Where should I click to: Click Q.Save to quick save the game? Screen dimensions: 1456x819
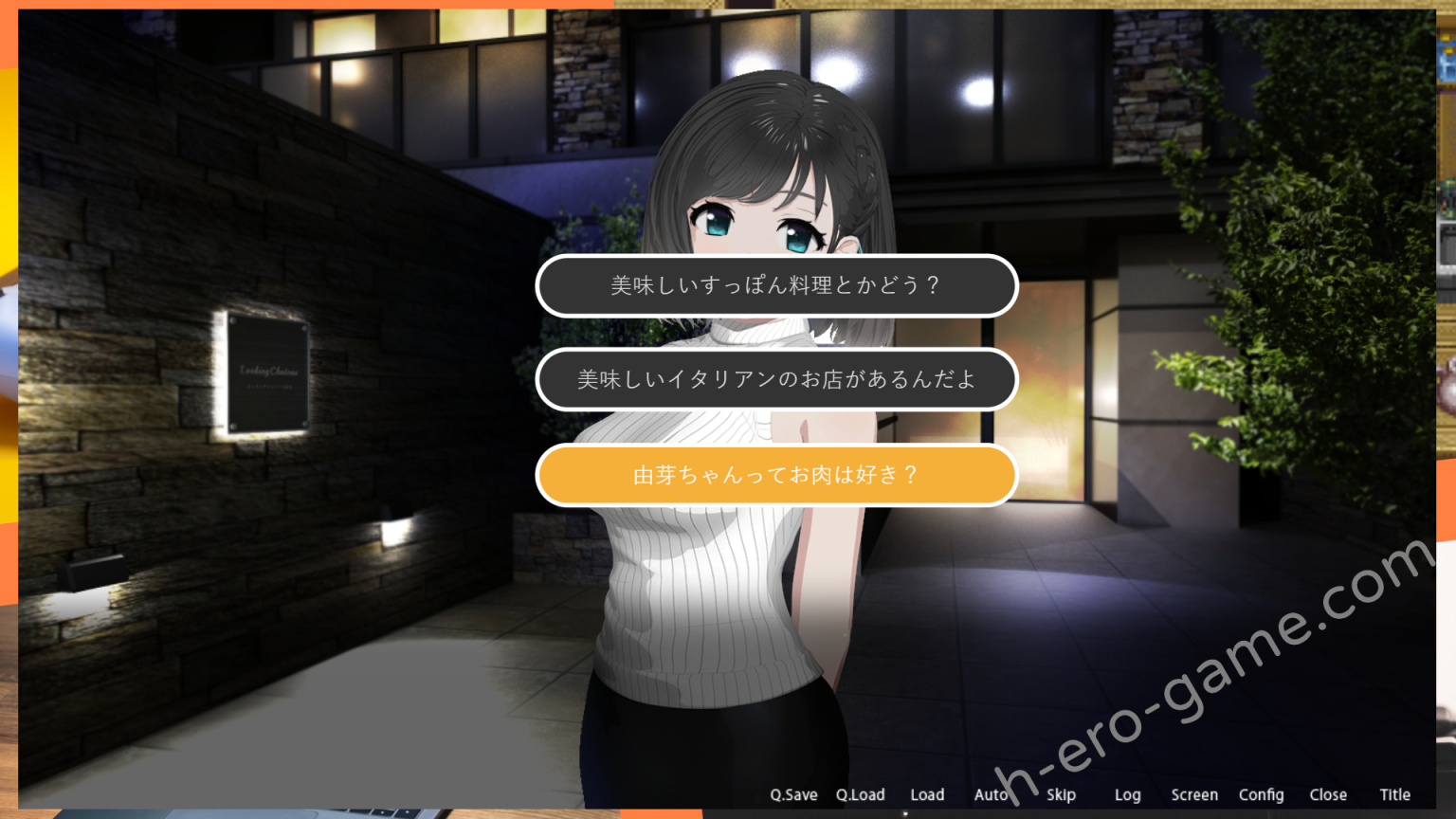794,794
